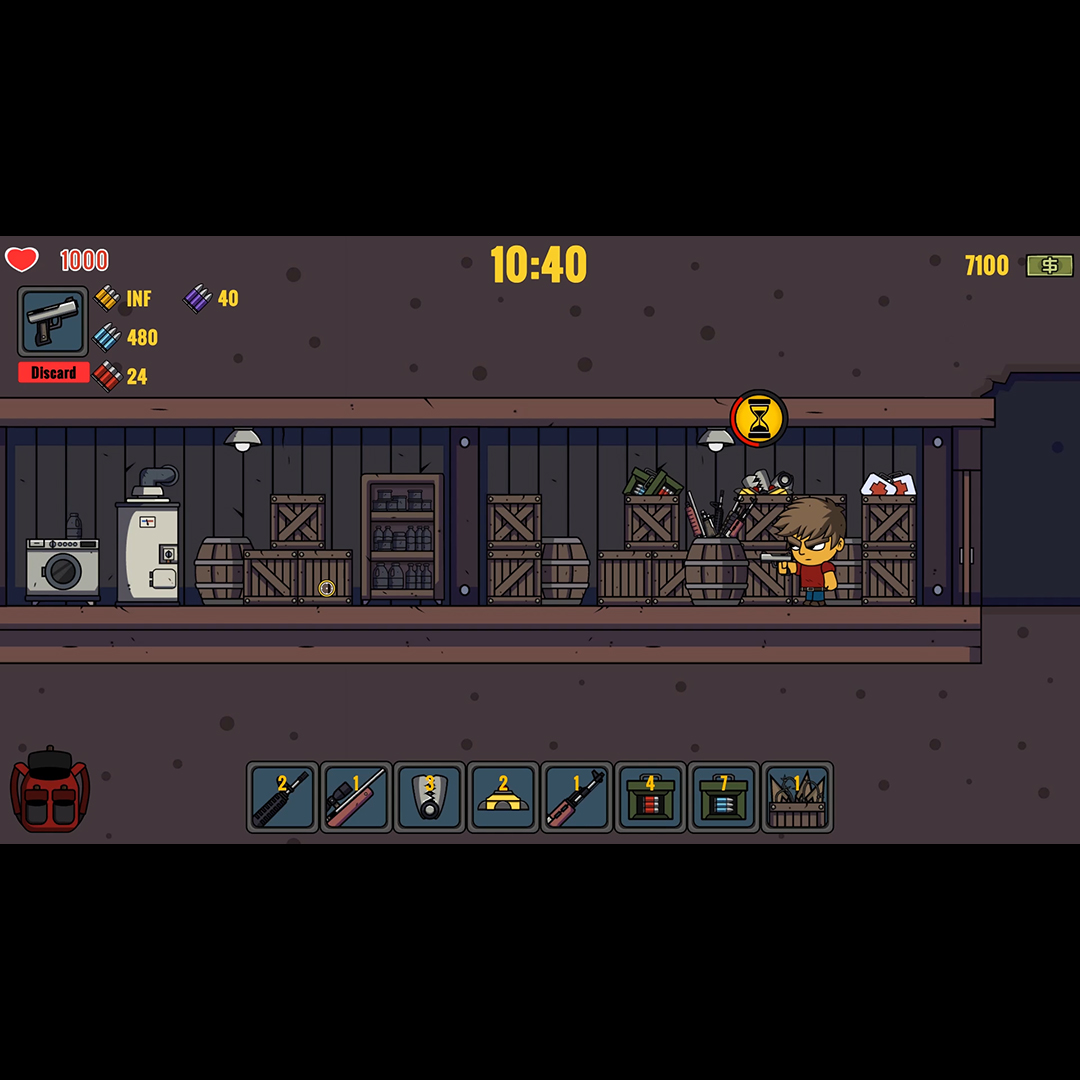Viewport: 1080px width, 1080px height.
Task: Open the red backpack inventory
Action: [x=50, y=789]
